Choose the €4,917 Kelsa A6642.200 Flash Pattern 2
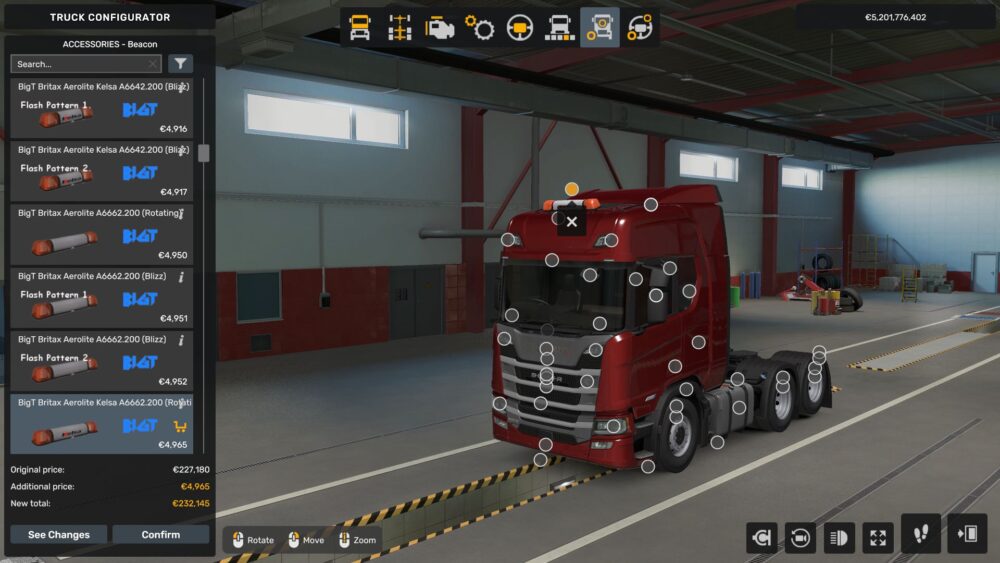 click(100, 172)
